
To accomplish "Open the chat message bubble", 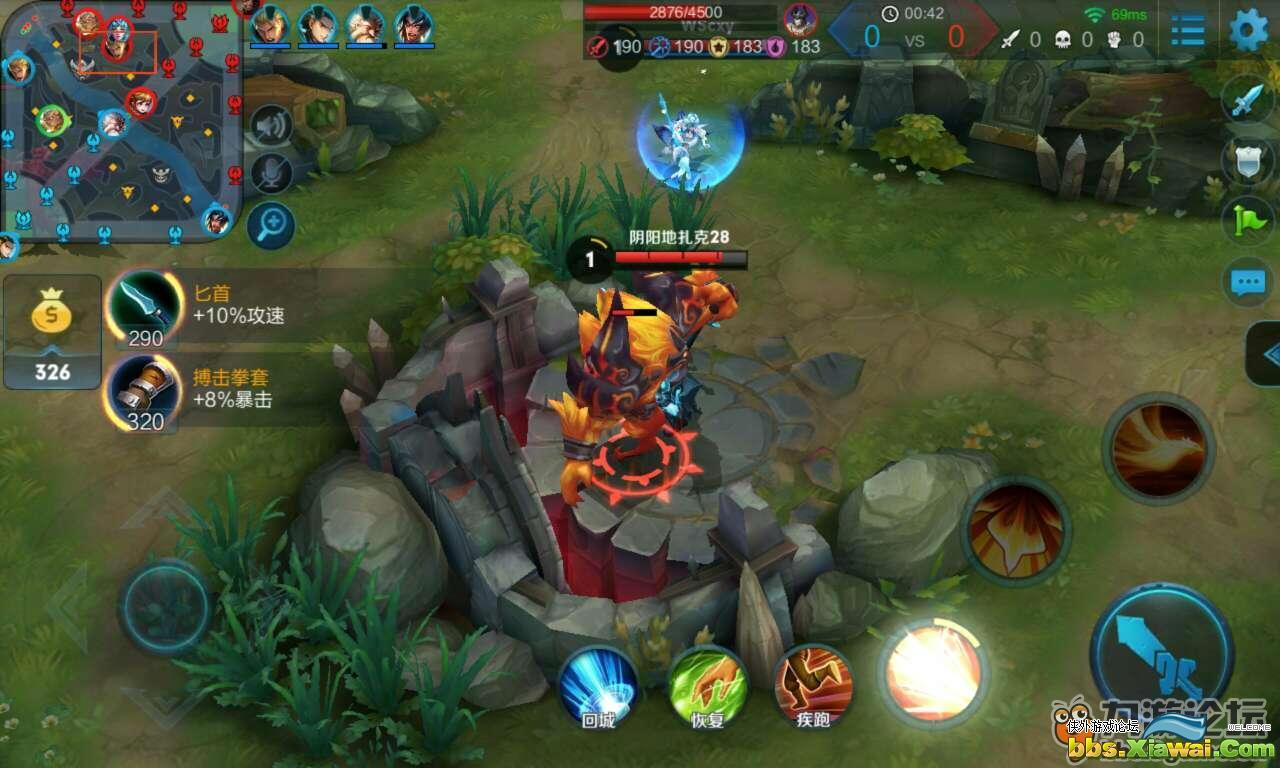I will (1247, 282).
